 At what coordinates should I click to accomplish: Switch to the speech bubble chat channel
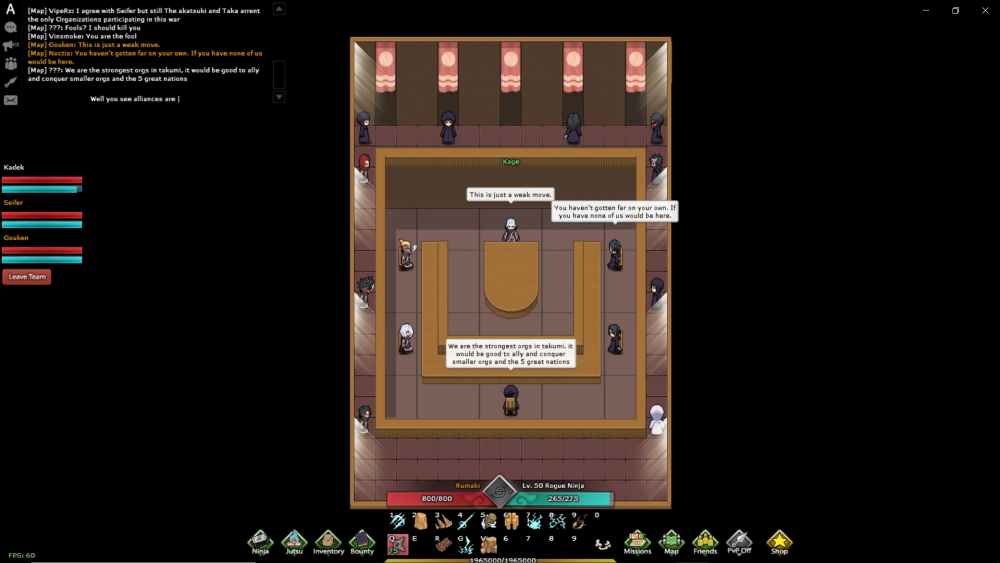pyautogui.click(x=11, y=28)
